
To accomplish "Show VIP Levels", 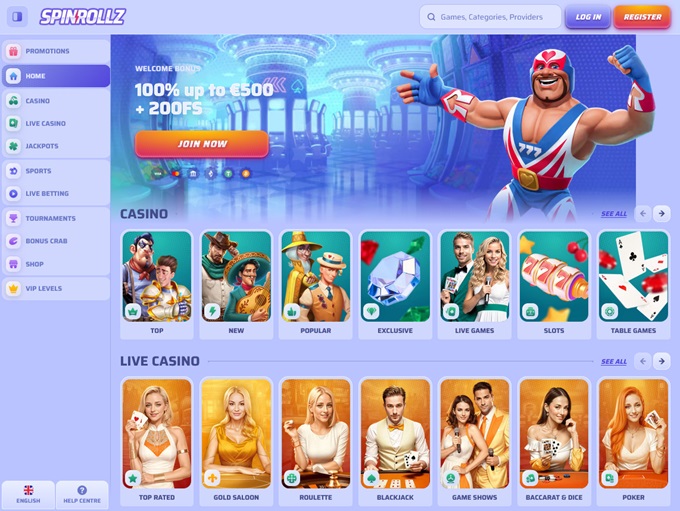I will [x=55, y=288].
